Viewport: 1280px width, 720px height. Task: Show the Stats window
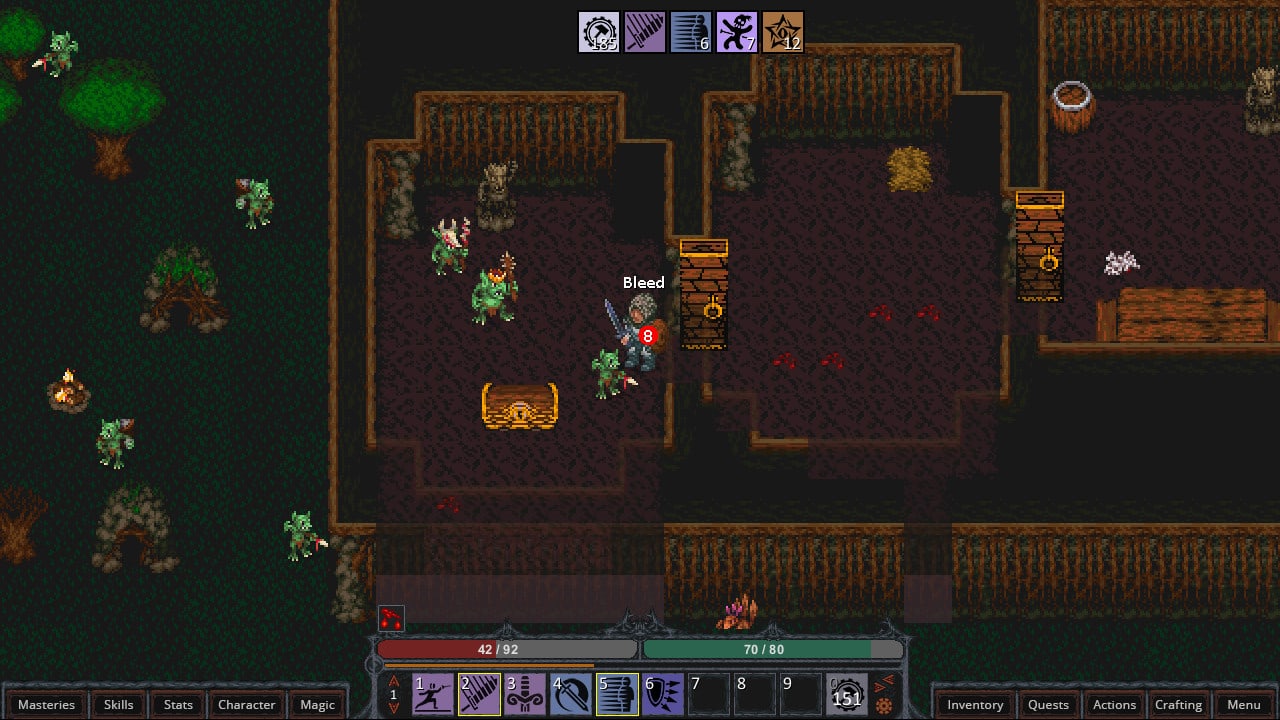pos(178,704)
